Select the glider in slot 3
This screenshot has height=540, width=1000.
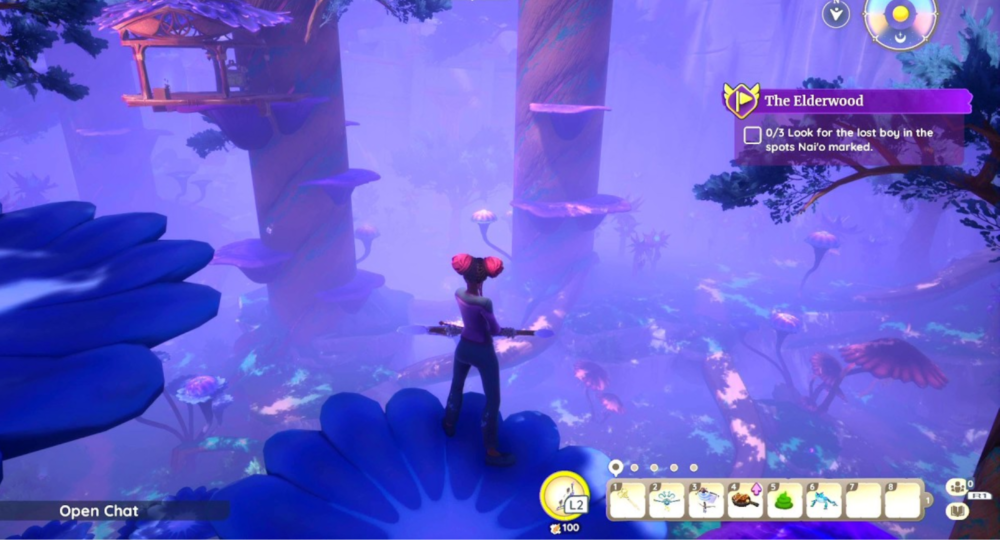tap(706, 499)
